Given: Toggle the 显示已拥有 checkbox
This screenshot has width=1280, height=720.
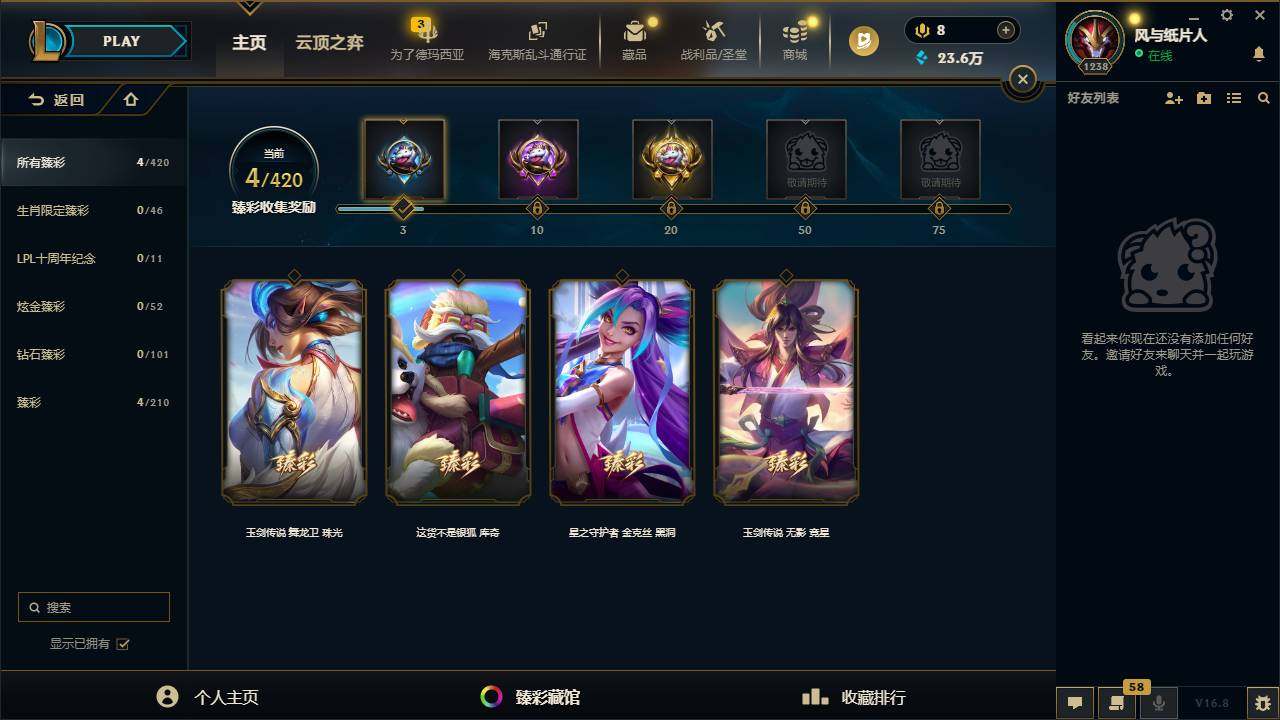Looking at the screenshot, I should coord(122,644).
